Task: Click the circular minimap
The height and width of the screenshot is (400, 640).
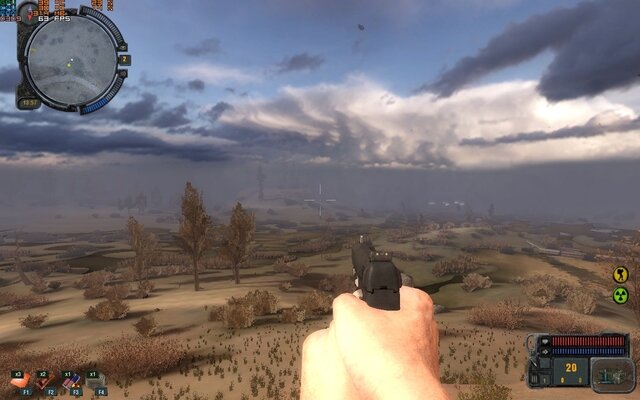Action: 70,57
